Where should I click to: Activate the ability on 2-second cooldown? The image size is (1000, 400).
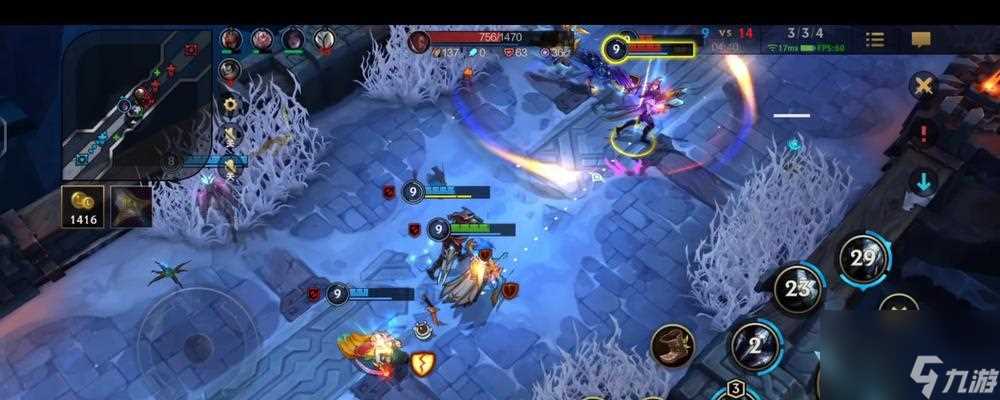click(x=753, y=345)
